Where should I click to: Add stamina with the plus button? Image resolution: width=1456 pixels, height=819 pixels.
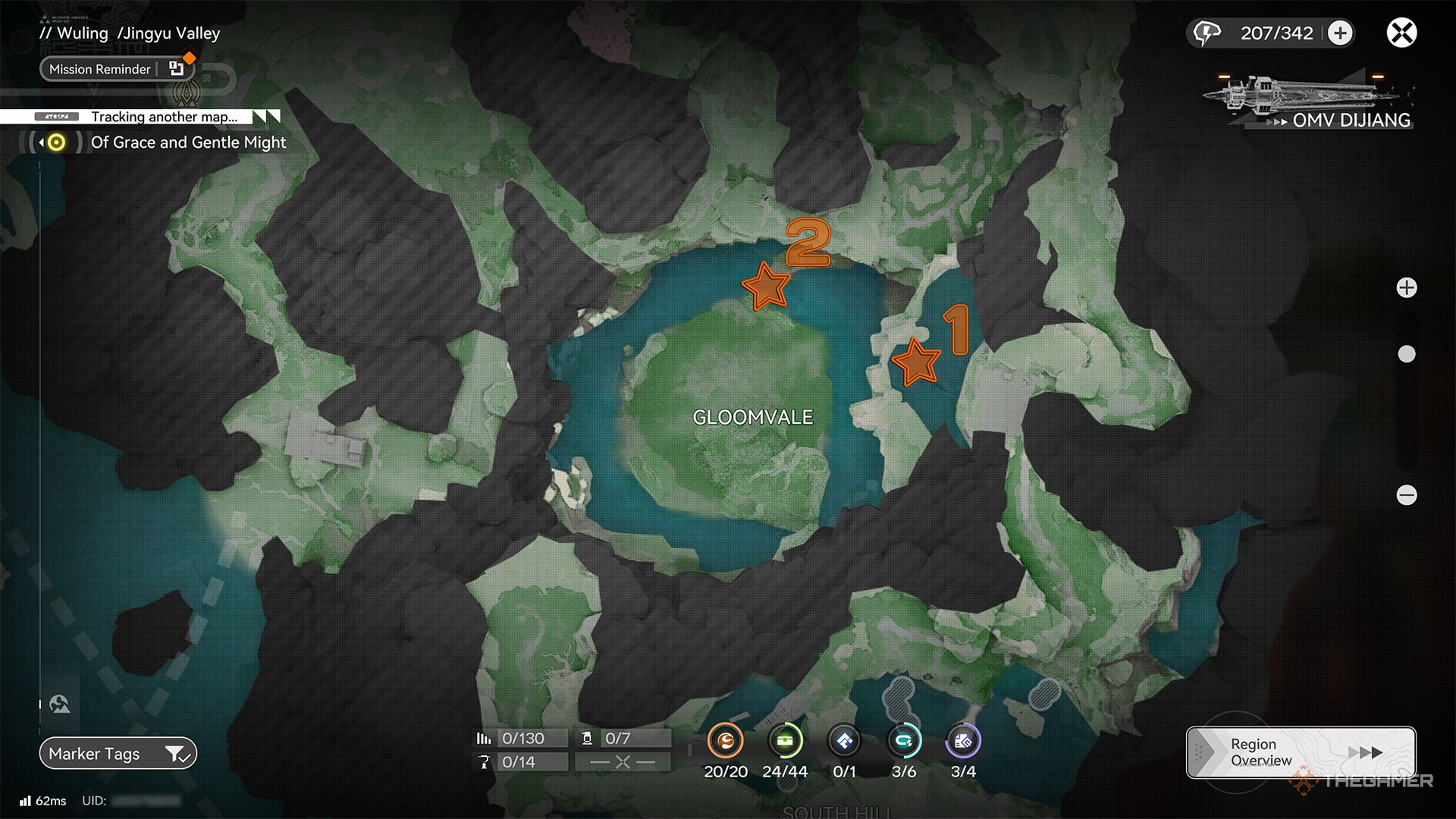(x=1340, y=33)
